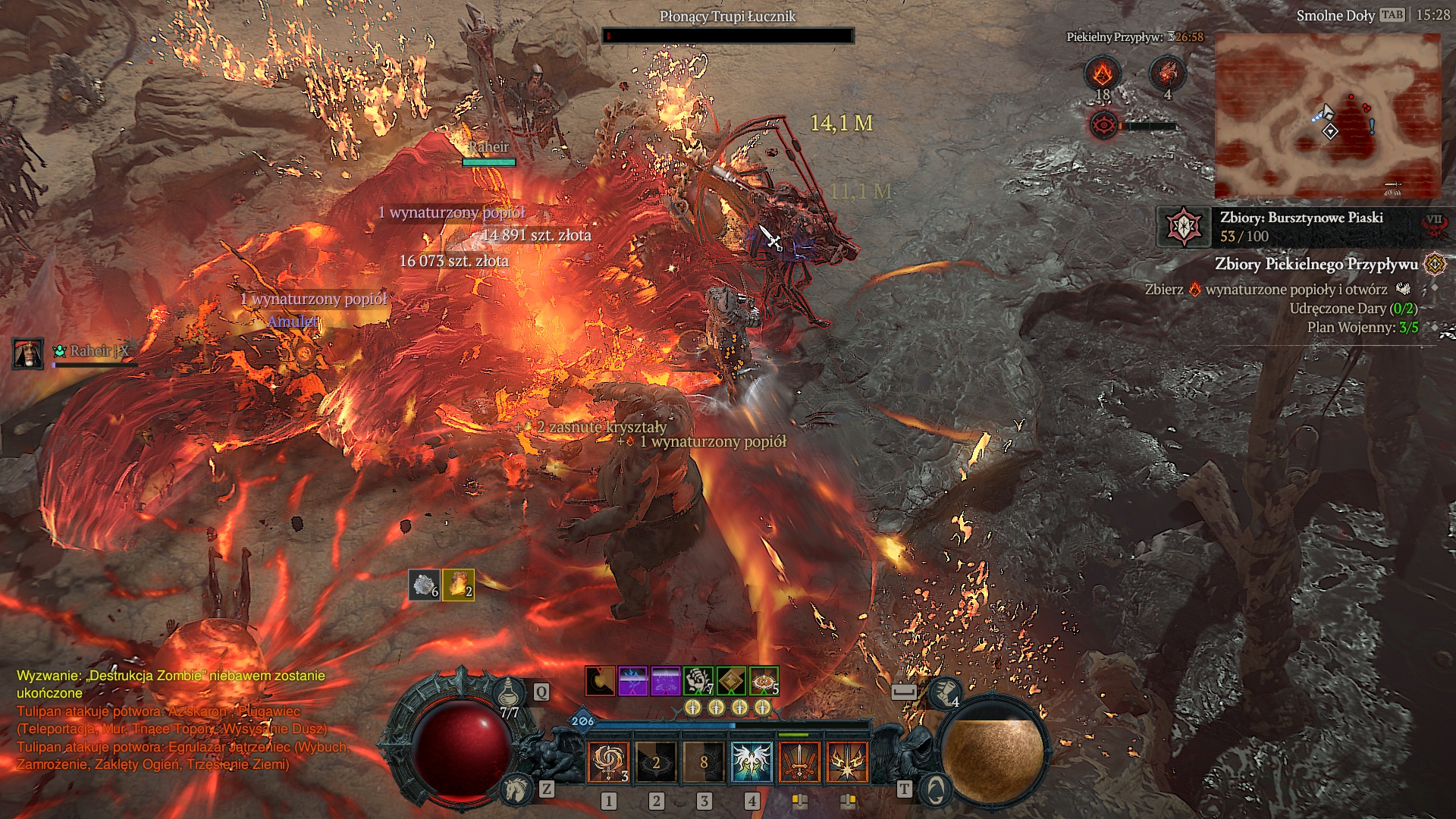Viewport: 1456px width, 819px height.
Task: Open the minimap of Smolne Doły
Action: coord(1327,115)
